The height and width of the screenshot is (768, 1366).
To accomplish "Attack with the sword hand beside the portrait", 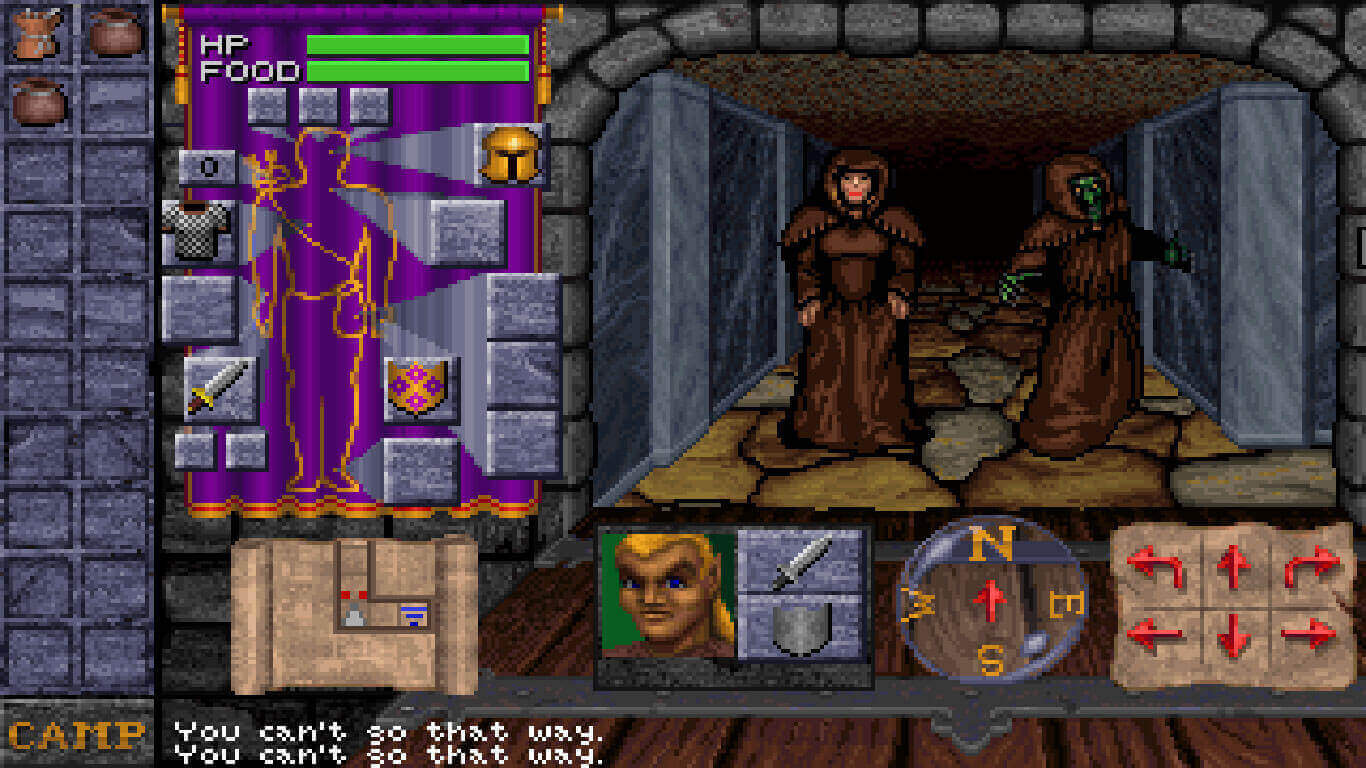I will point(800,561).
